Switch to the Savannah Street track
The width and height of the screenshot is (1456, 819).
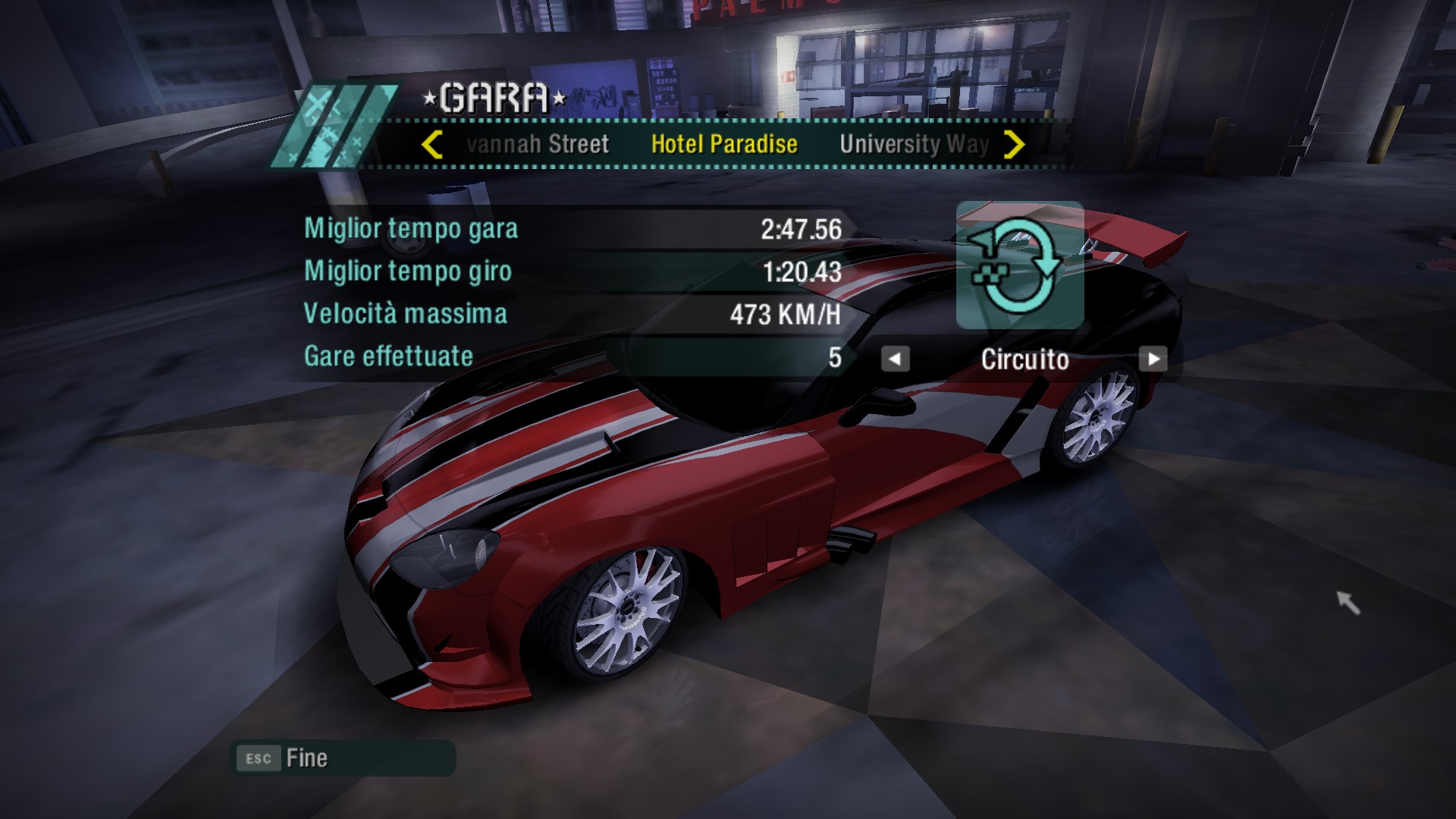click(538, 144)
